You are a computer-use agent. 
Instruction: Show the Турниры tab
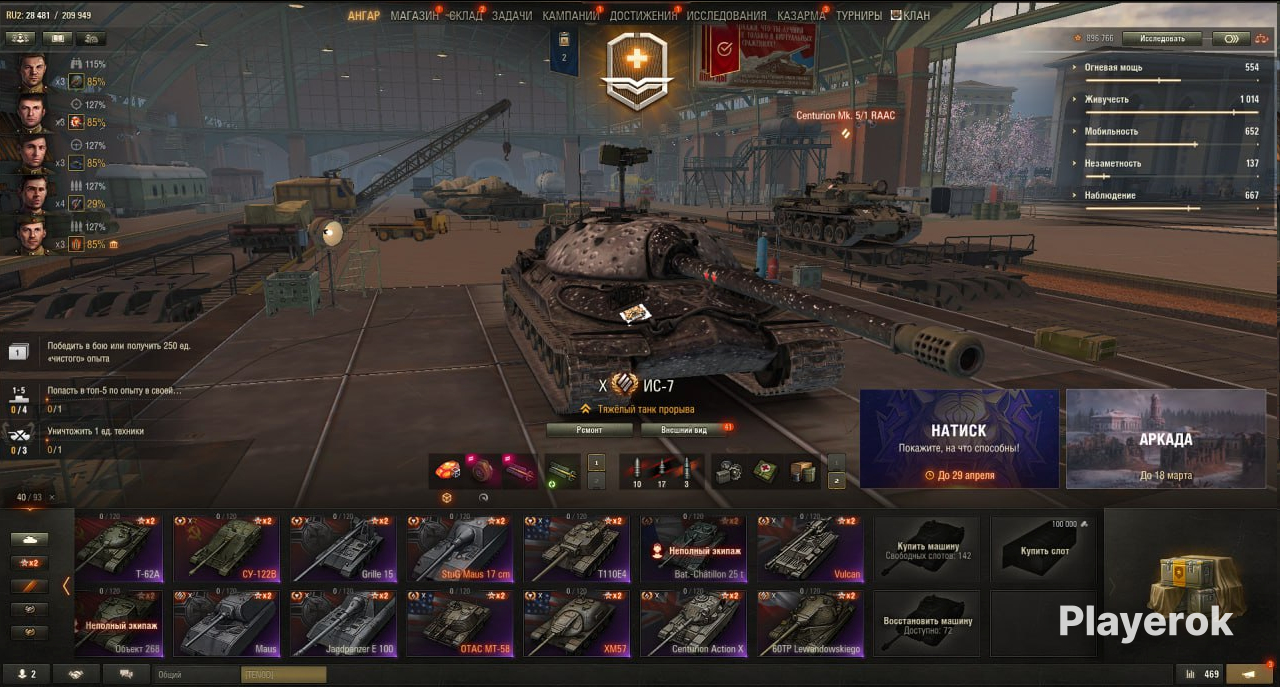(x=859, y=16)
